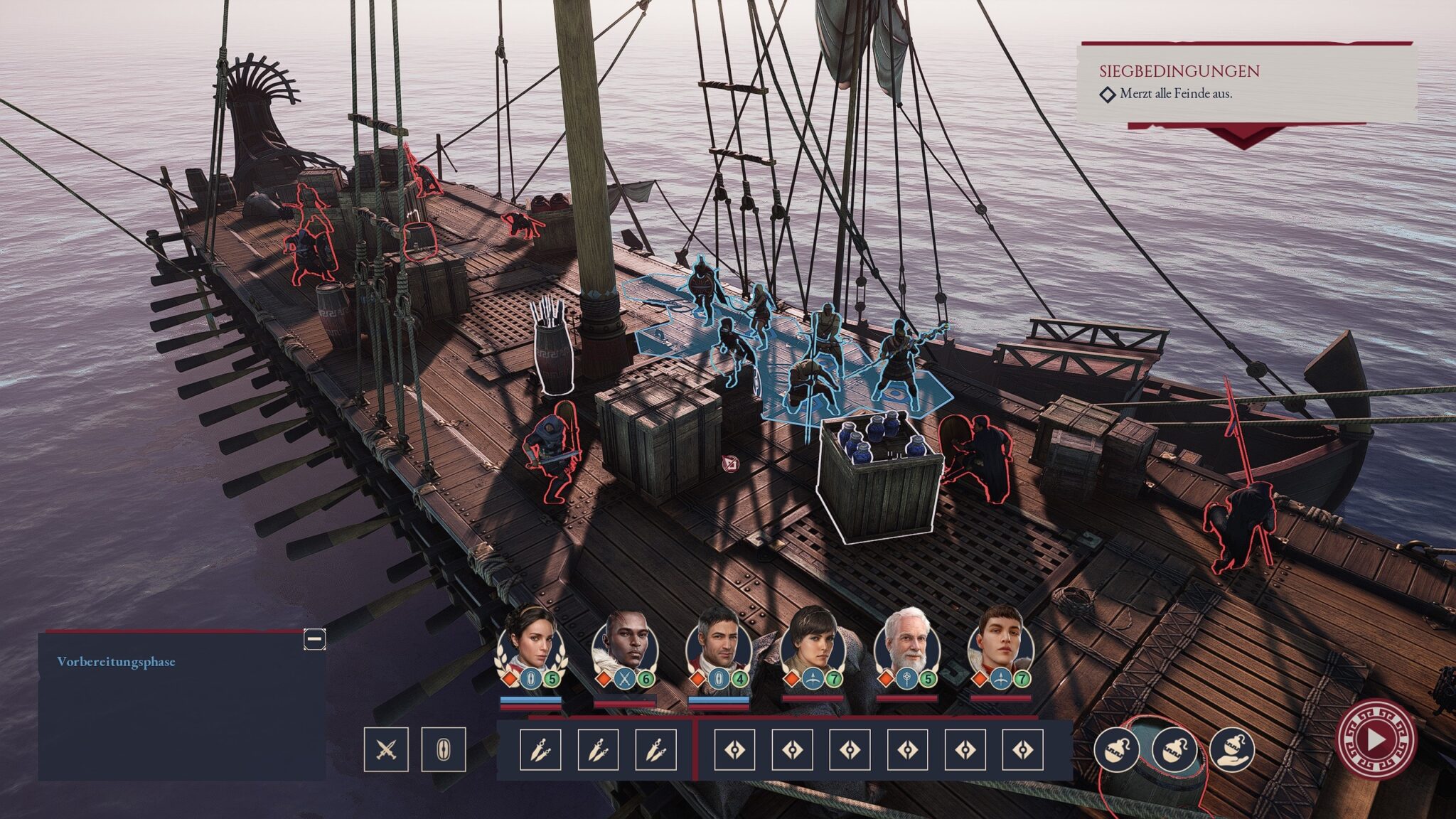Switch to the shield stance icon
This screenshot has height=819, width=1456.
click(x=444, y=749)
